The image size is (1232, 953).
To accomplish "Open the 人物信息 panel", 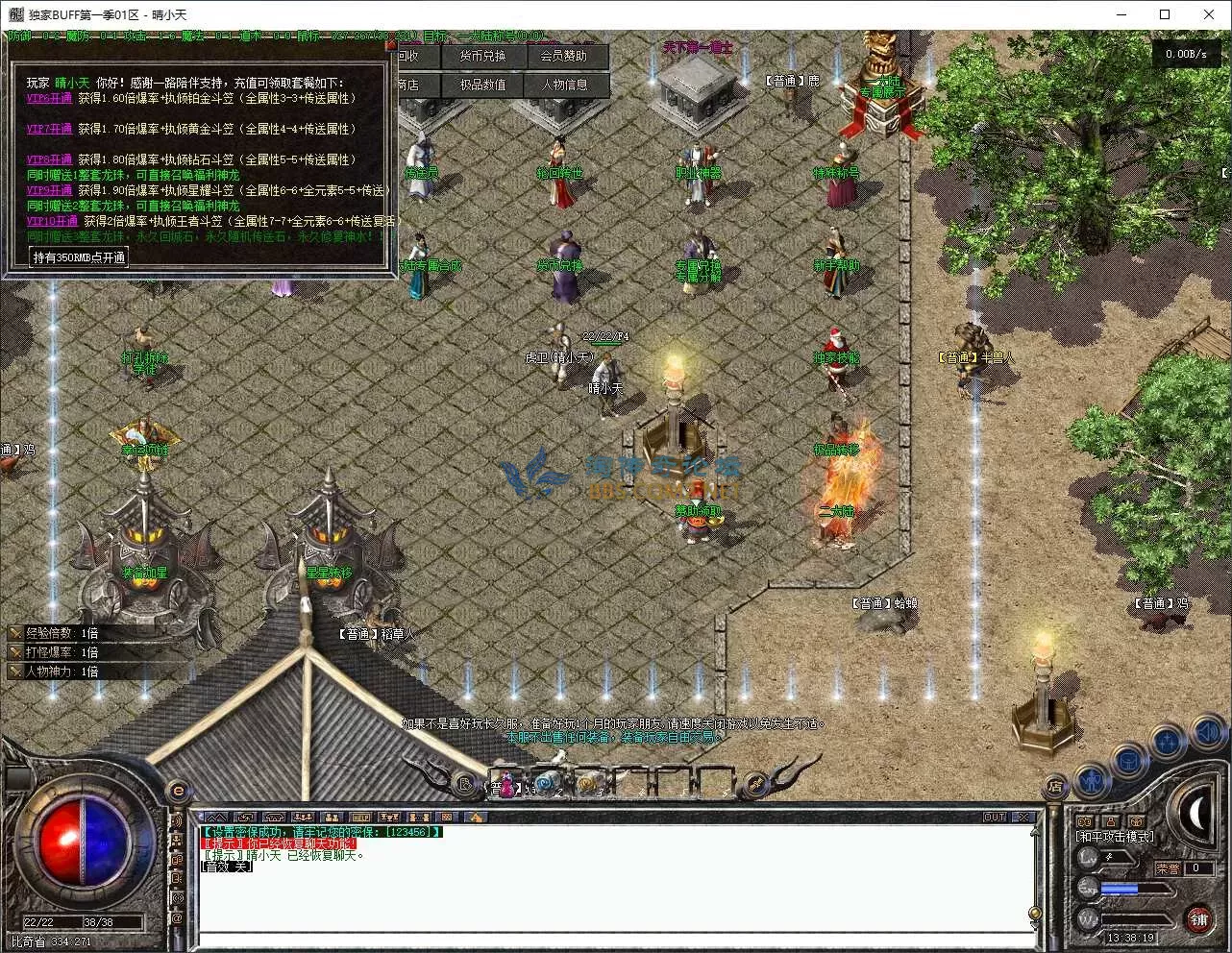I will pos(563,85).
